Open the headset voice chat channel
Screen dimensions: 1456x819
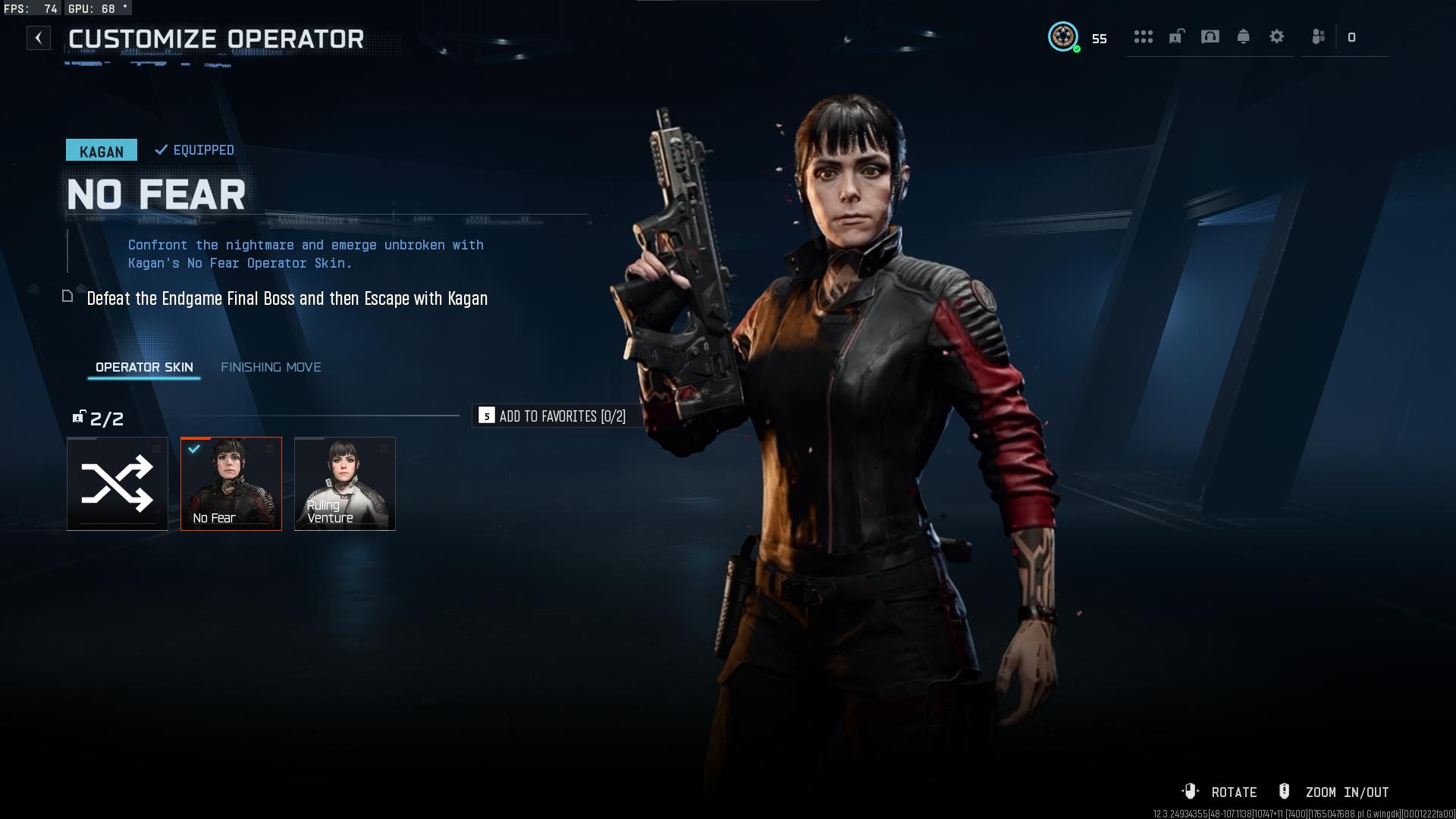1210,36
